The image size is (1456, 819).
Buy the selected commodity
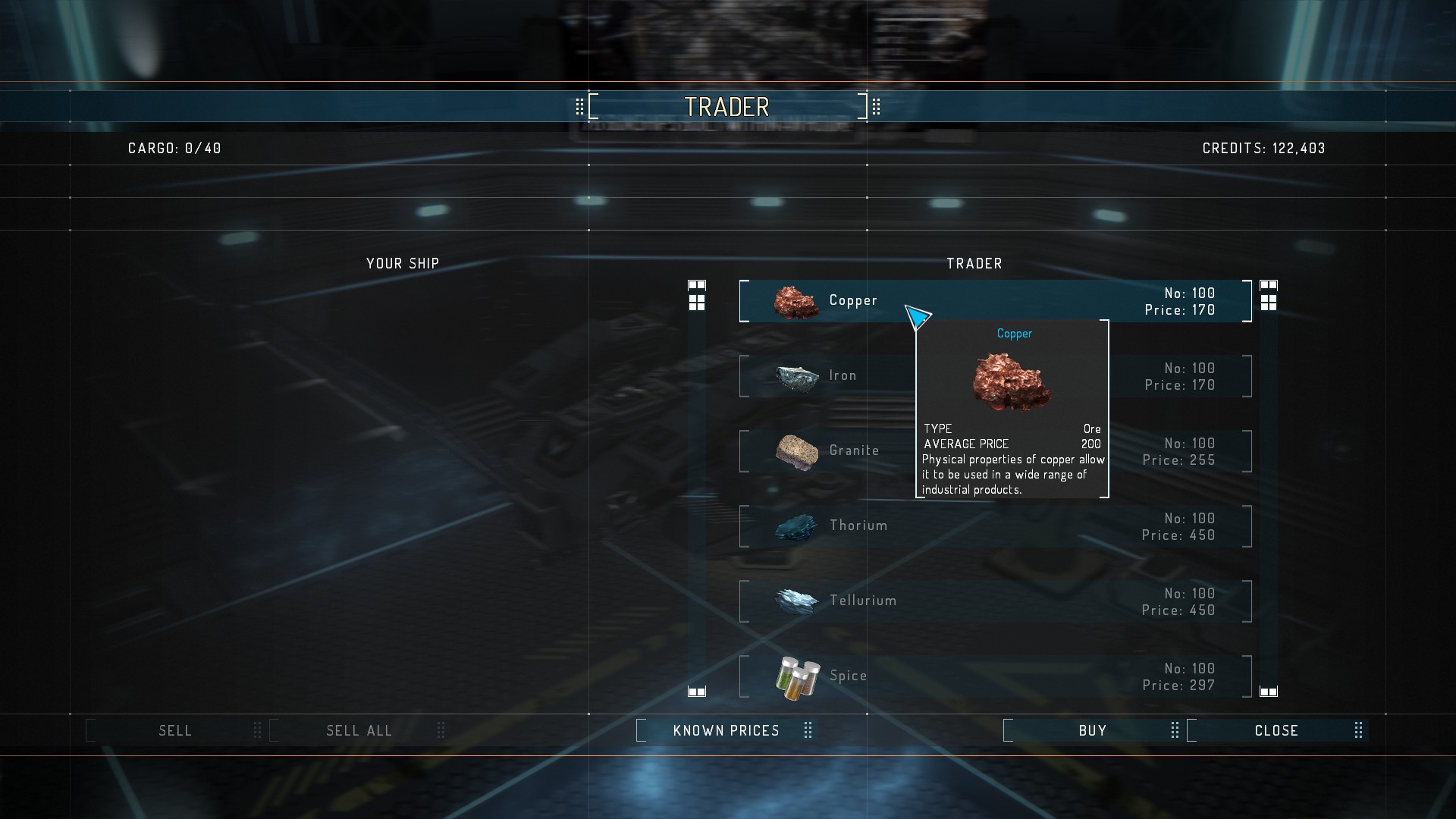pyautogui.click(x=1092, y=730)
